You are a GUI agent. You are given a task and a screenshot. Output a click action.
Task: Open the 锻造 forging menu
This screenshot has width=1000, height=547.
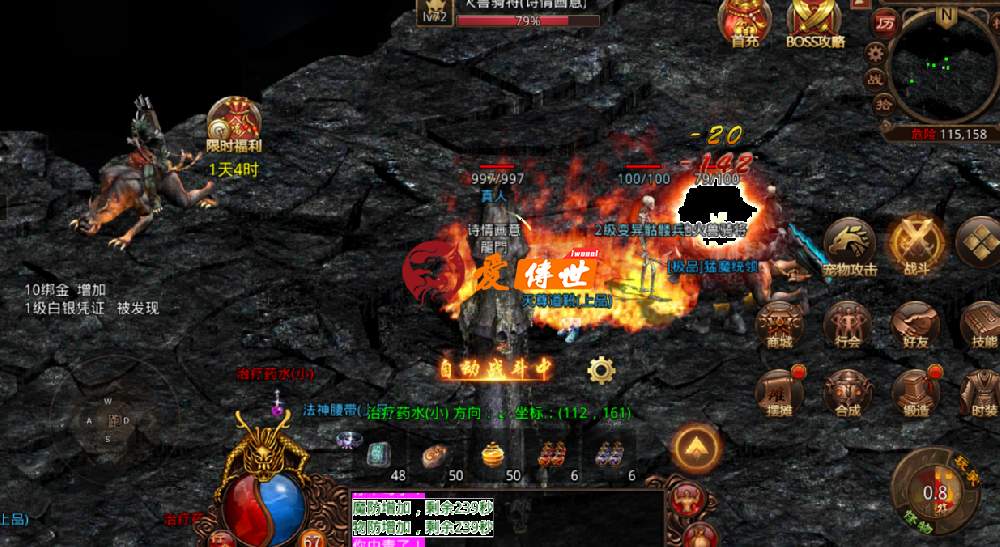coord(915,392)
